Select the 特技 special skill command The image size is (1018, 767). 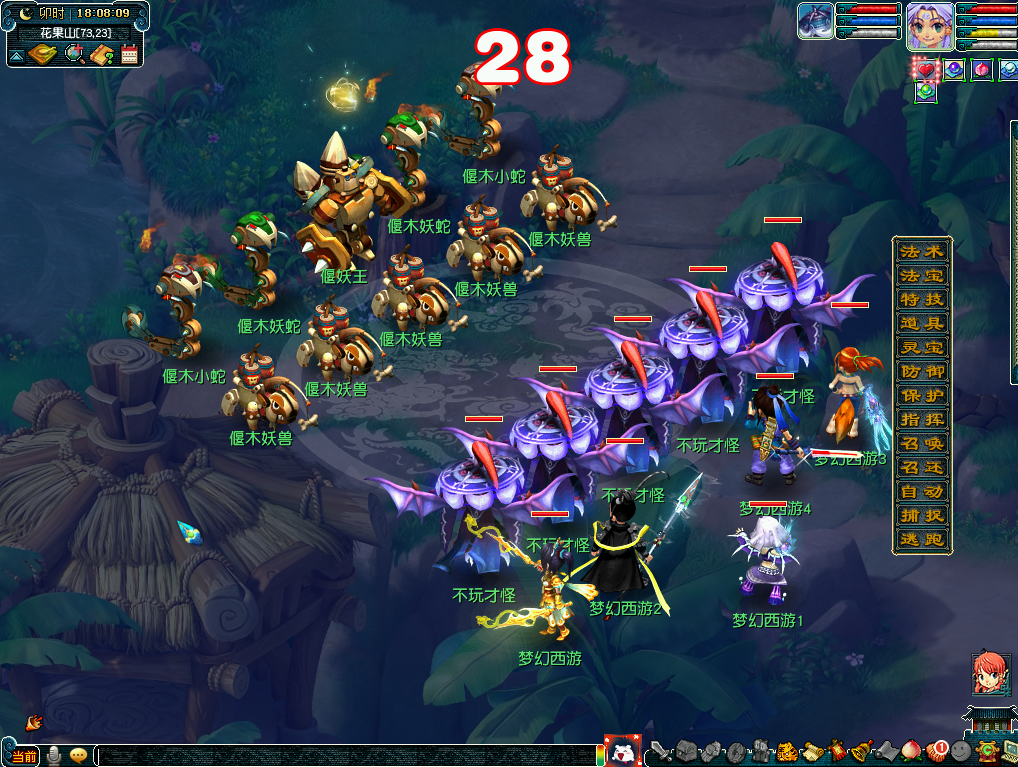pos(921,299)
